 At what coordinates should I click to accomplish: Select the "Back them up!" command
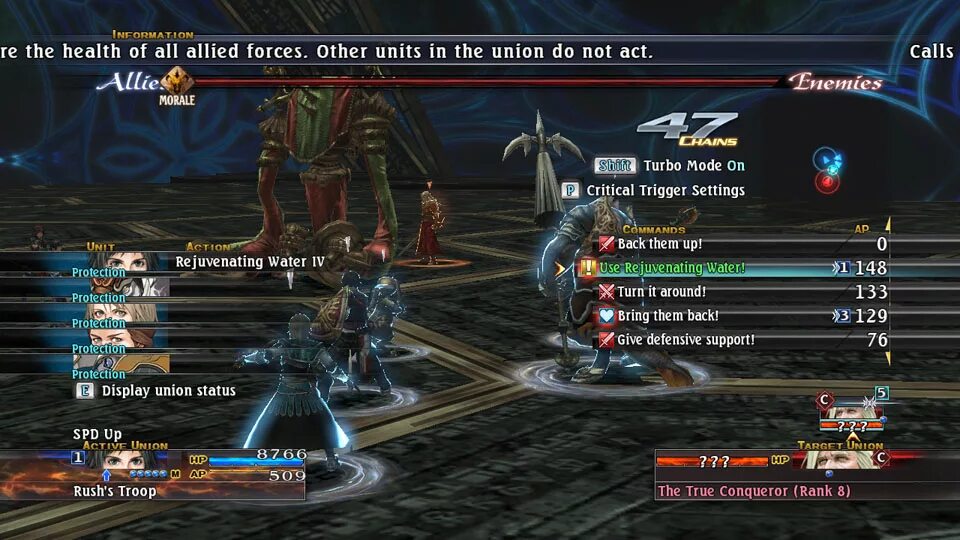click(659, 244)
